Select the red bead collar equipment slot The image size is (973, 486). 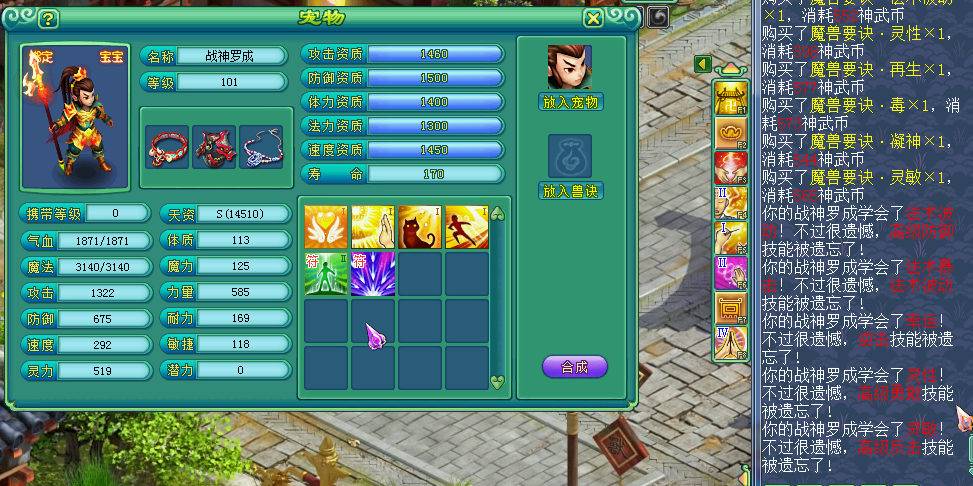point(167,146)
